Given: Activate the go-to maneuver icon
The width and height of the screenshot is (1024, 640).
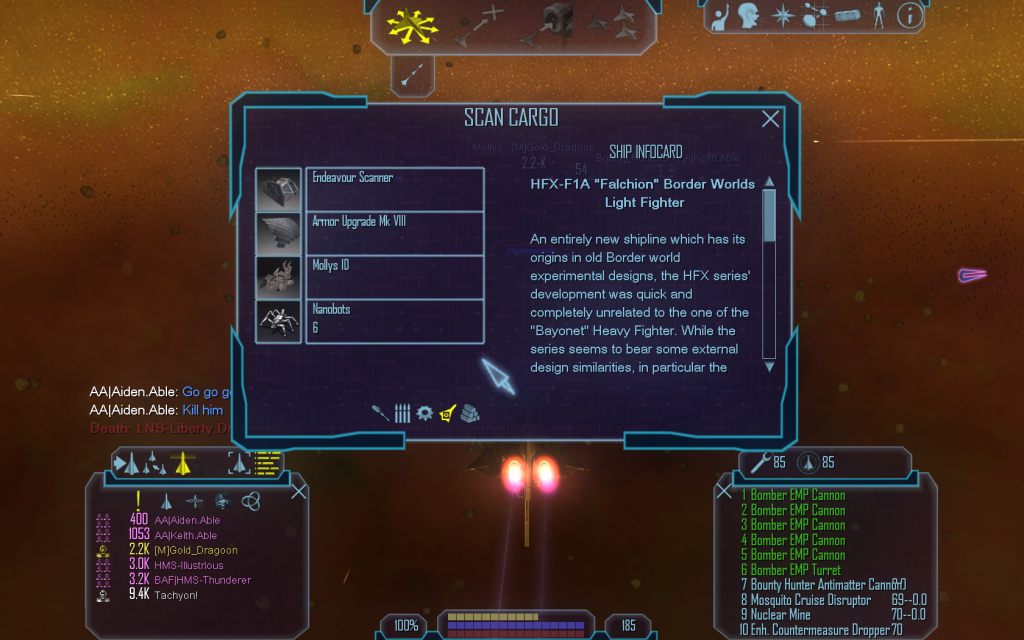Looking at the screenshot, I should pyautogui.click(x=479, y=26).
